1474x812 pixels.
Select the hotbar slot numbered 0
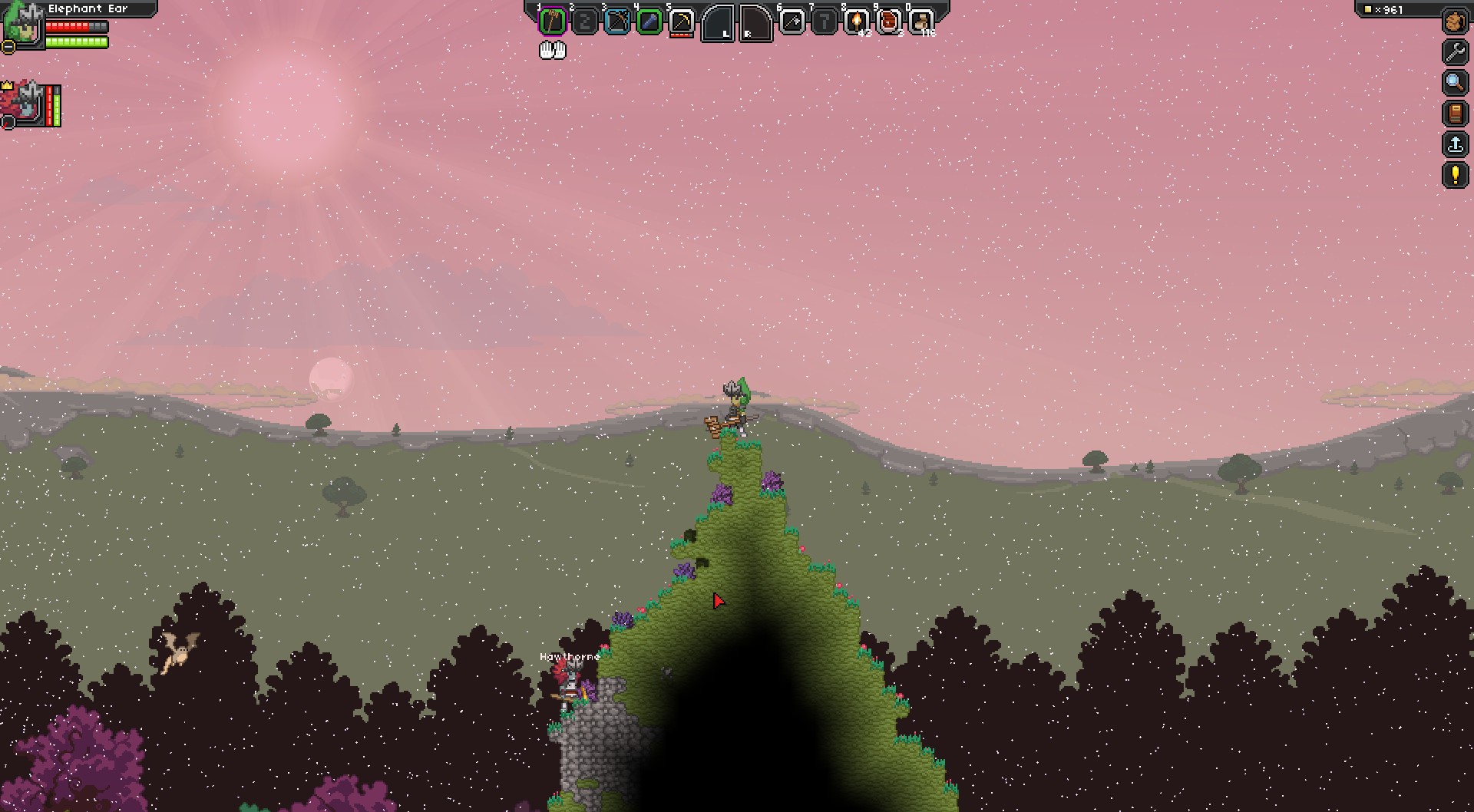[920, 21]
